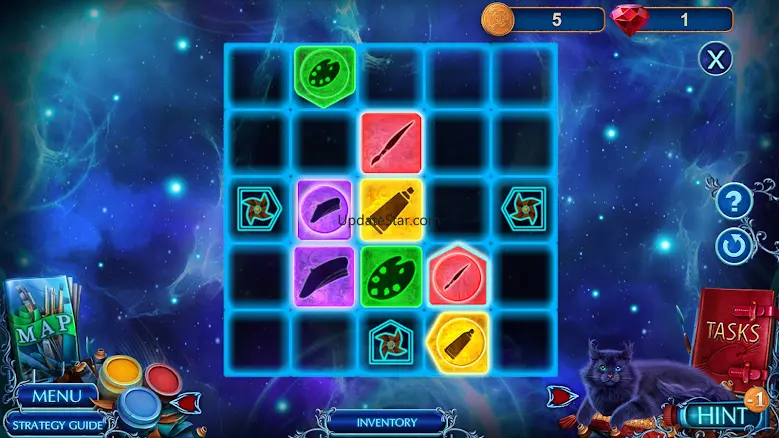779x438 pixels.
Task: Expand the Inventory panel
Action: [386, 421]
